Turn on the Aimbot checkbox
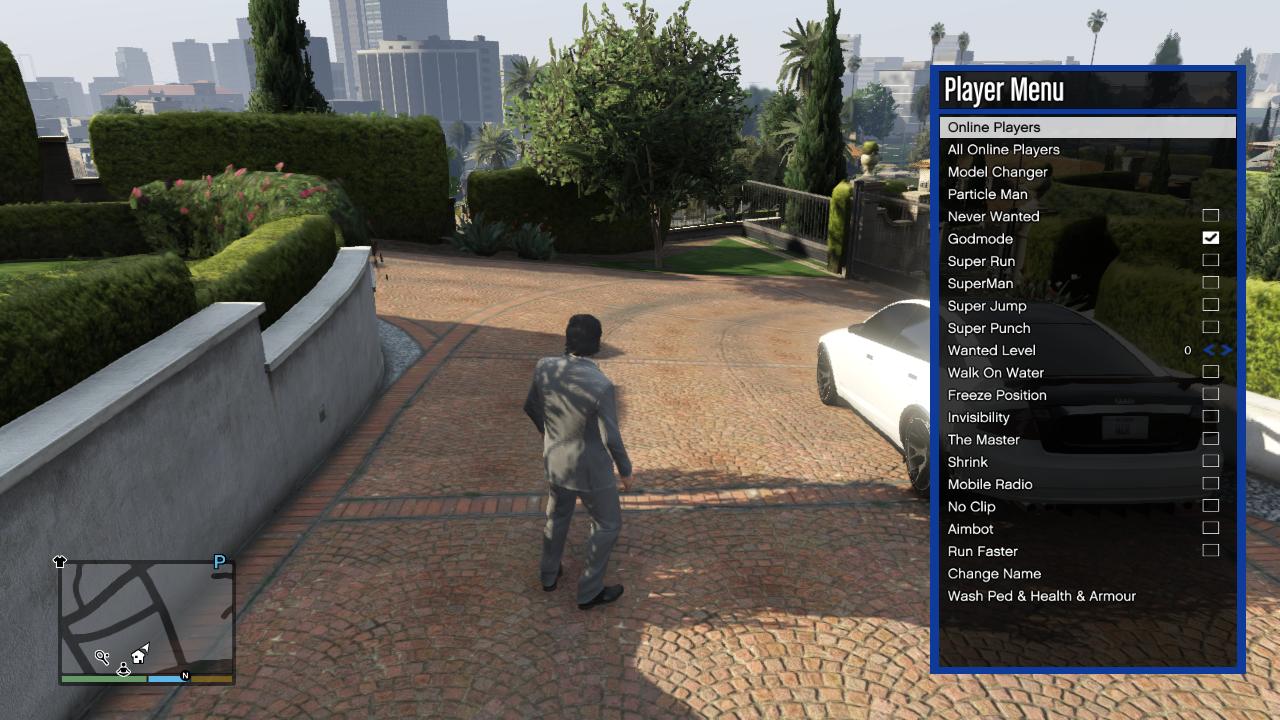The width and height of the screenshot is (1280, 720). [1210, 528]
